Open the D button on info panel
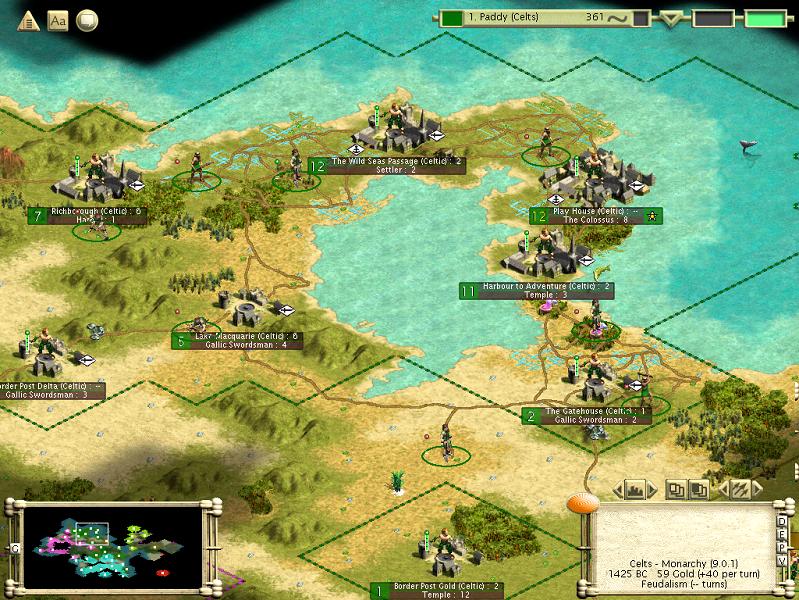The width and height of the screenshot is (799, 600). point(783,521)
